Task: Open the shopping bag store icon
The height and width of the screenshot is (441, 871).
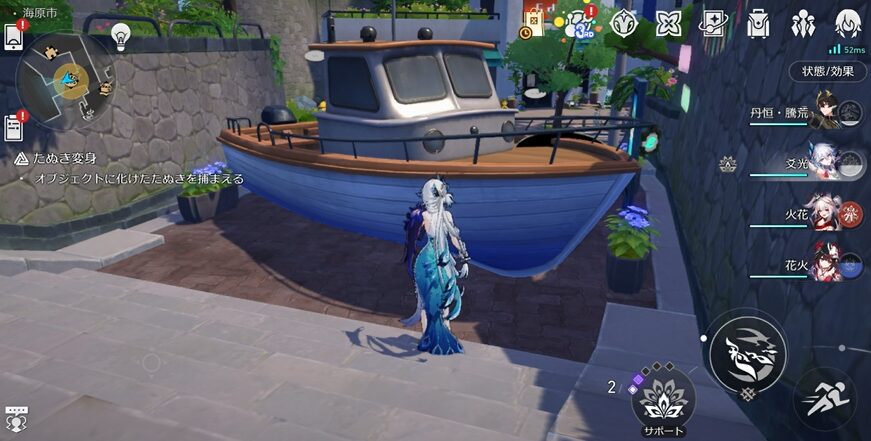Action: [x=535, y=24]
